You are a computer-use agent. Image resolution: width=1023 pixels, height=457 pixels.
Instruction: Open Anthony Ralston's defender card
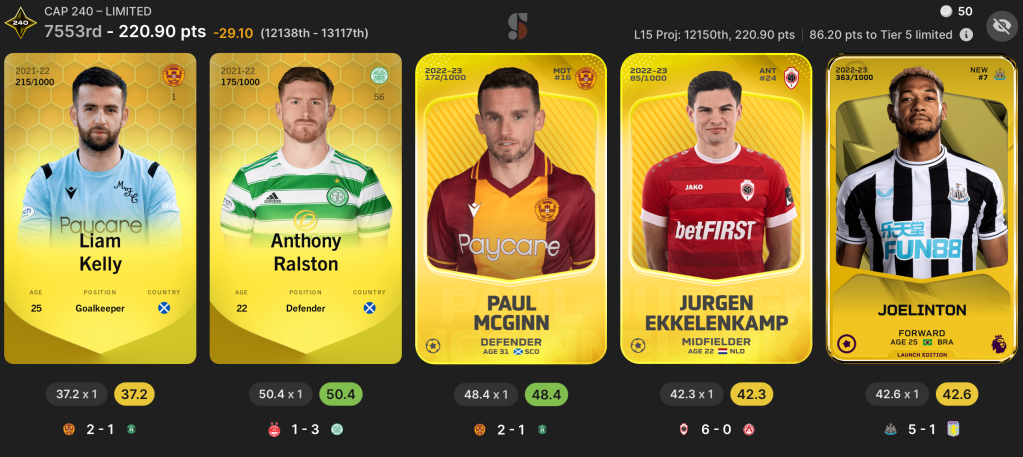point(306,208)
